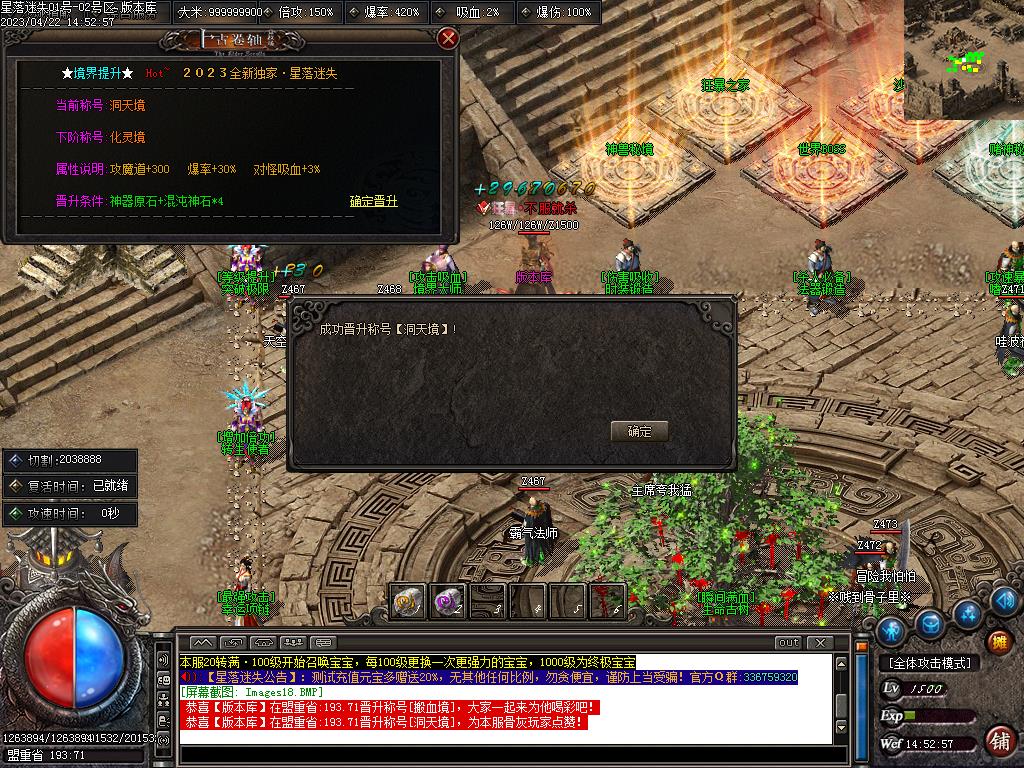1024x768 pixels.
Task: Click the 摊 stall button
Action: click(x=998, y=641)
